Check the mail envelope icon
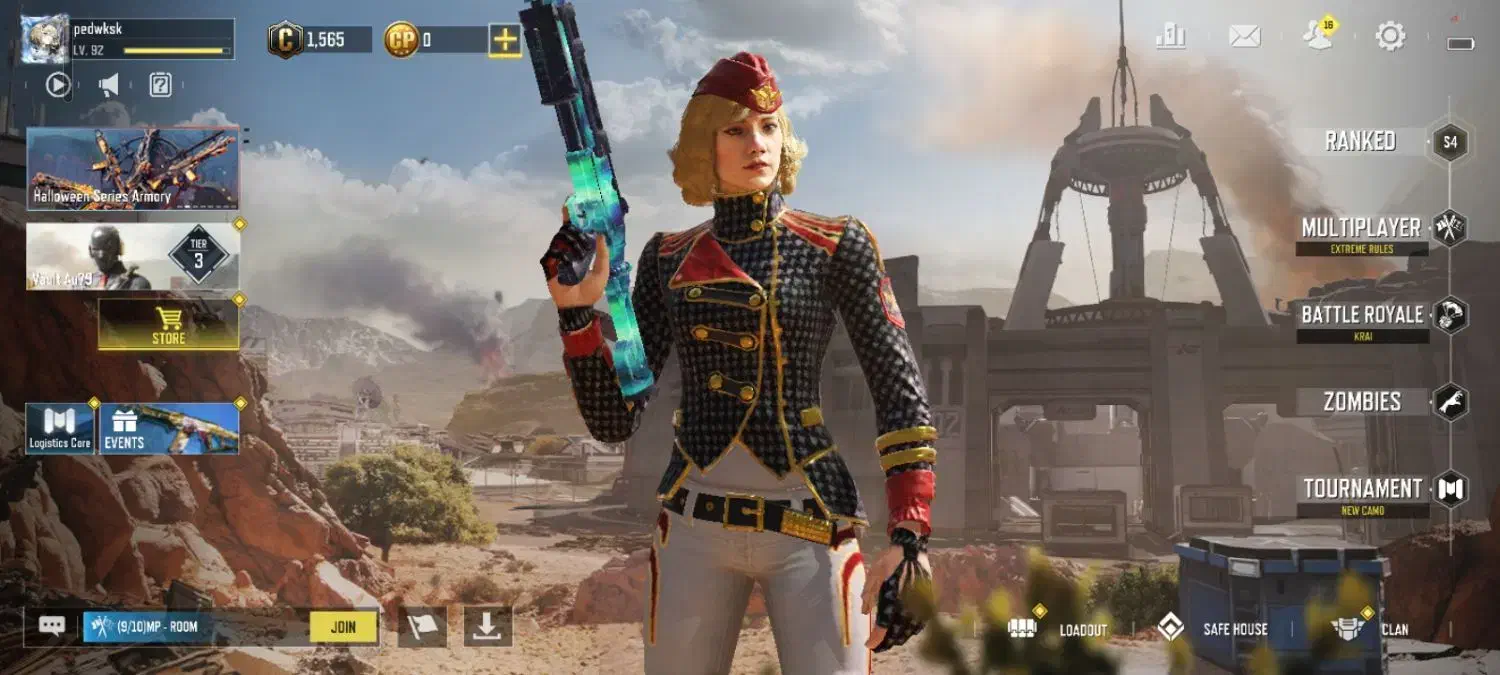Screen dimensions: 1500x675 point(1244,37)
